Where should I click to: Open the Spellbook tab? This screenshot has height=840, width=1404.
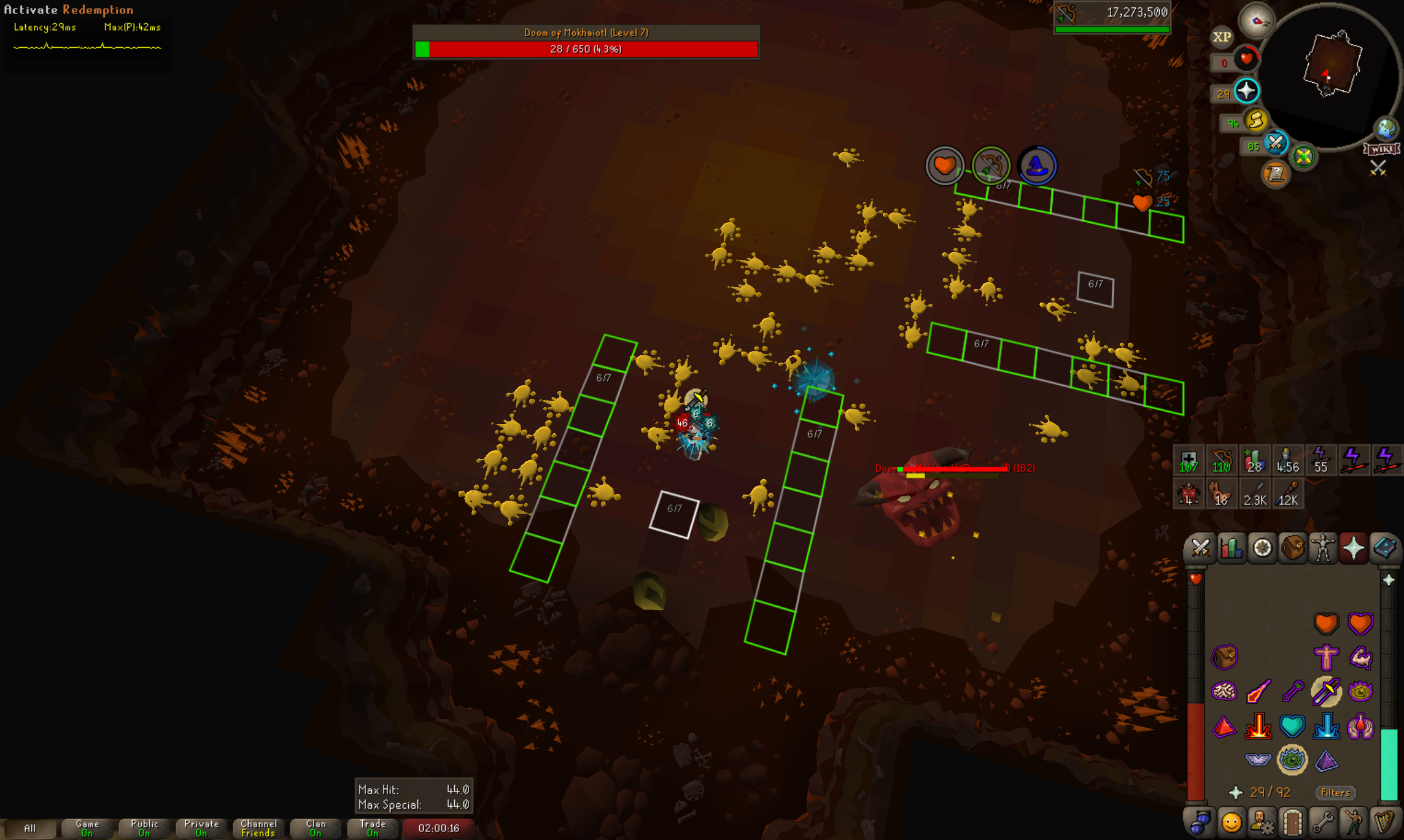[x=1384, y=547]
